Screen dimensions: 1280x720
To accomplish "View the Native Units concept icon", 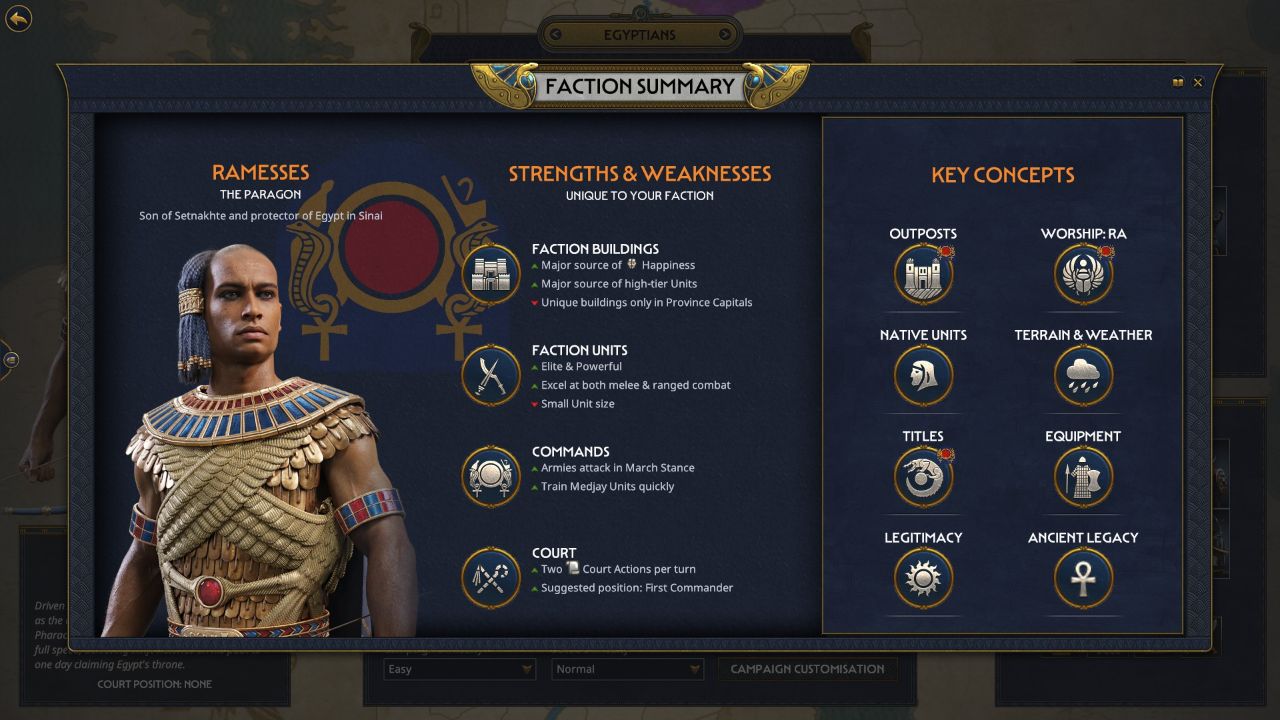I will pyautogui.click(x=922, y=375).
